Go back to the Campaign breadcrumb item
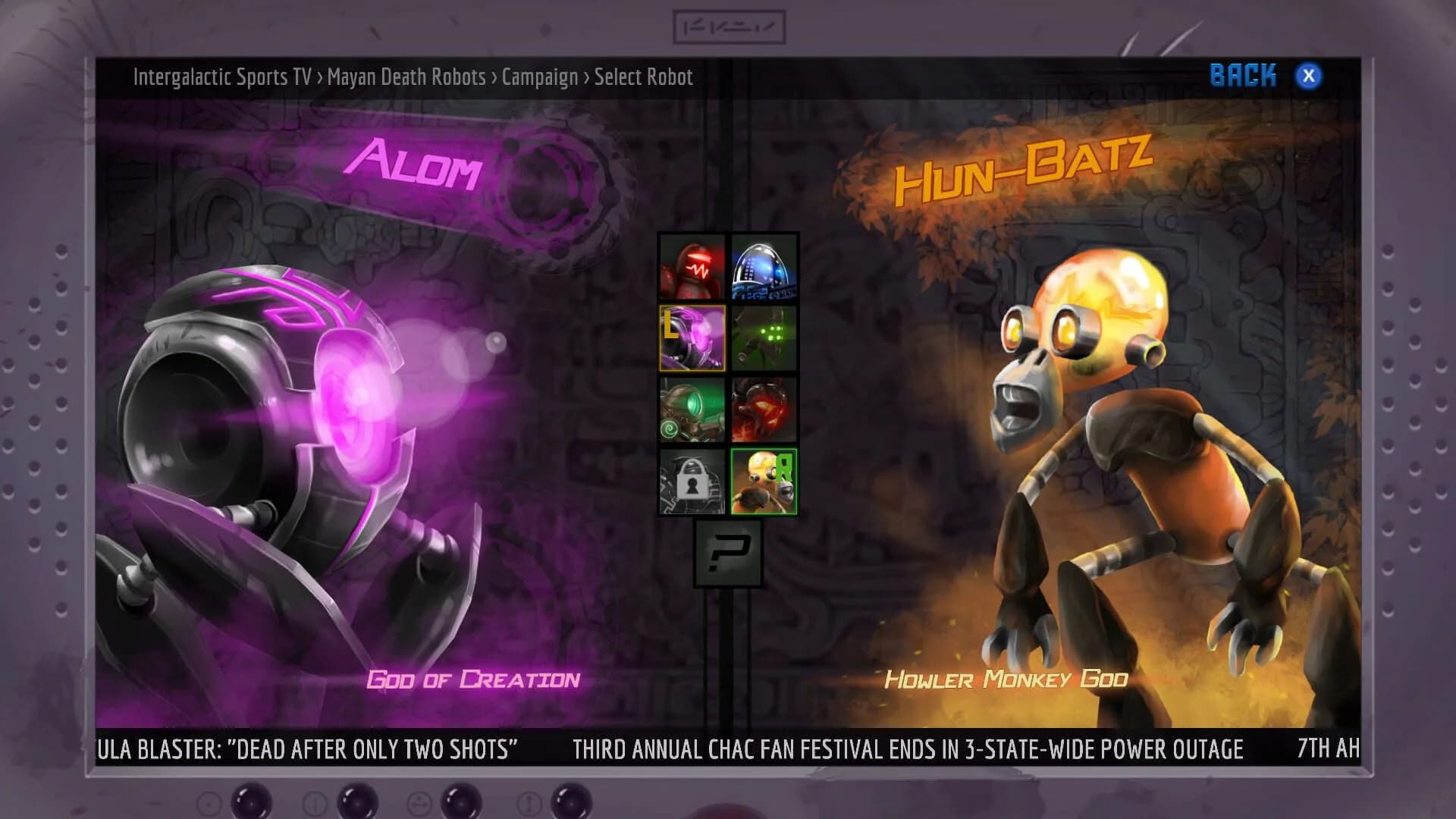 [x=541, y=77]
